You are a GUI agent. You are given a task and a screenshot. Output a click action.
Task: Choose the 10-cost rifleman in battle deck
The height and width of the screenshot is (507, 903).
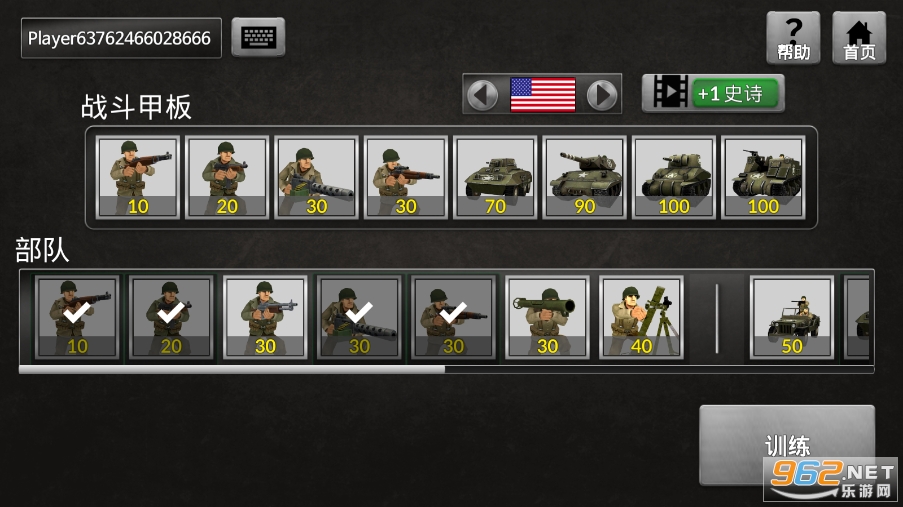pos(138,177)
